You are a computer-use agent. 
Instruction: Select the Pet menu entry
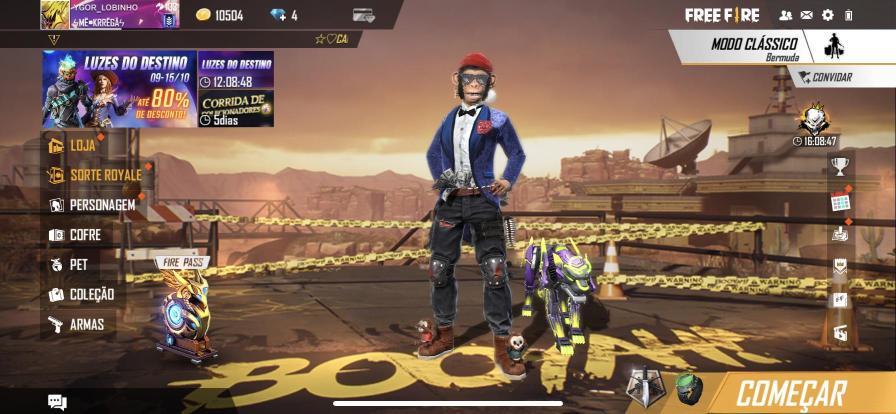point(77,265)
